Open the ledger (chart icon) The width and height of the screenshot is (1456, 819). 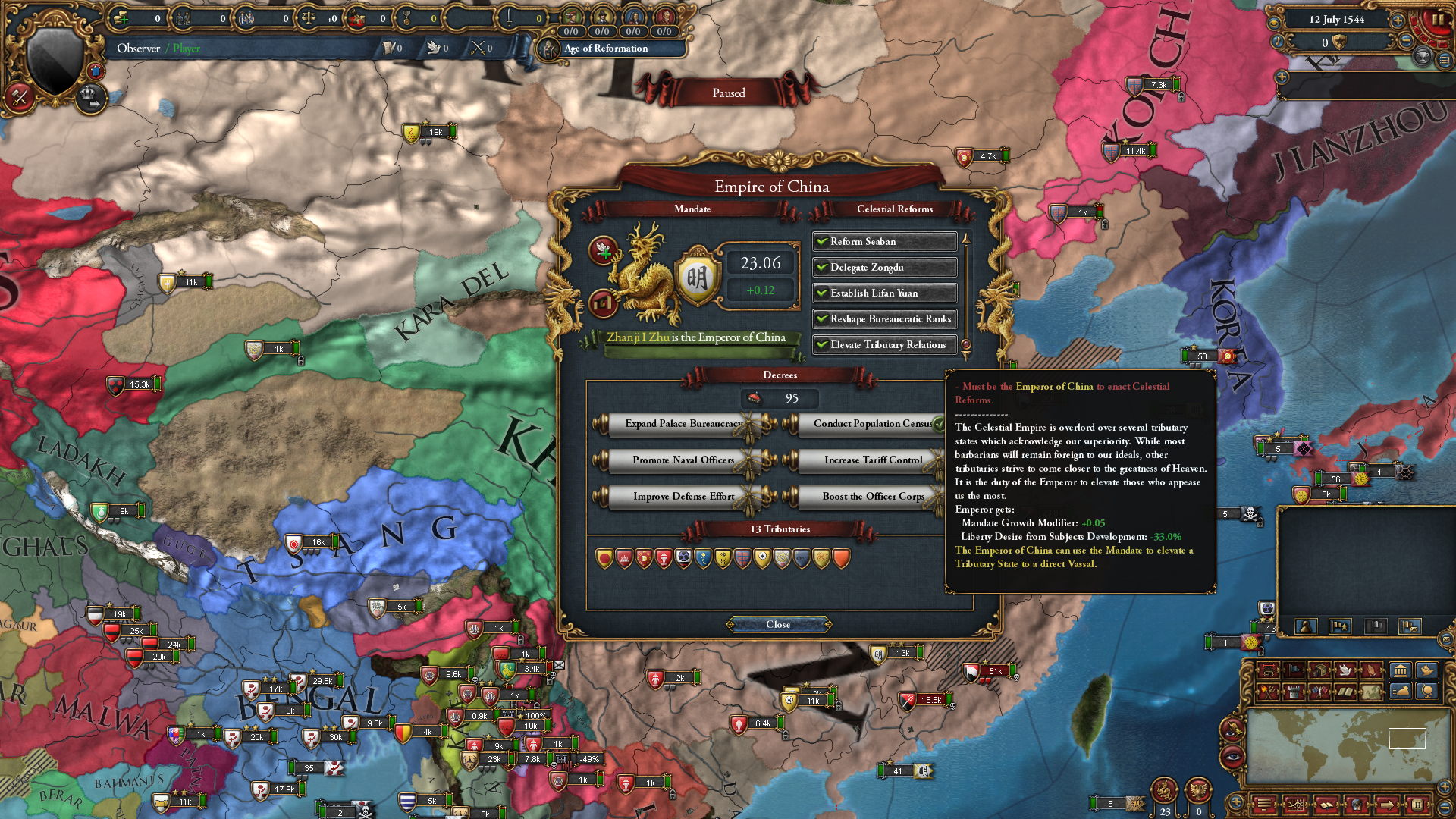(1295, 805)
